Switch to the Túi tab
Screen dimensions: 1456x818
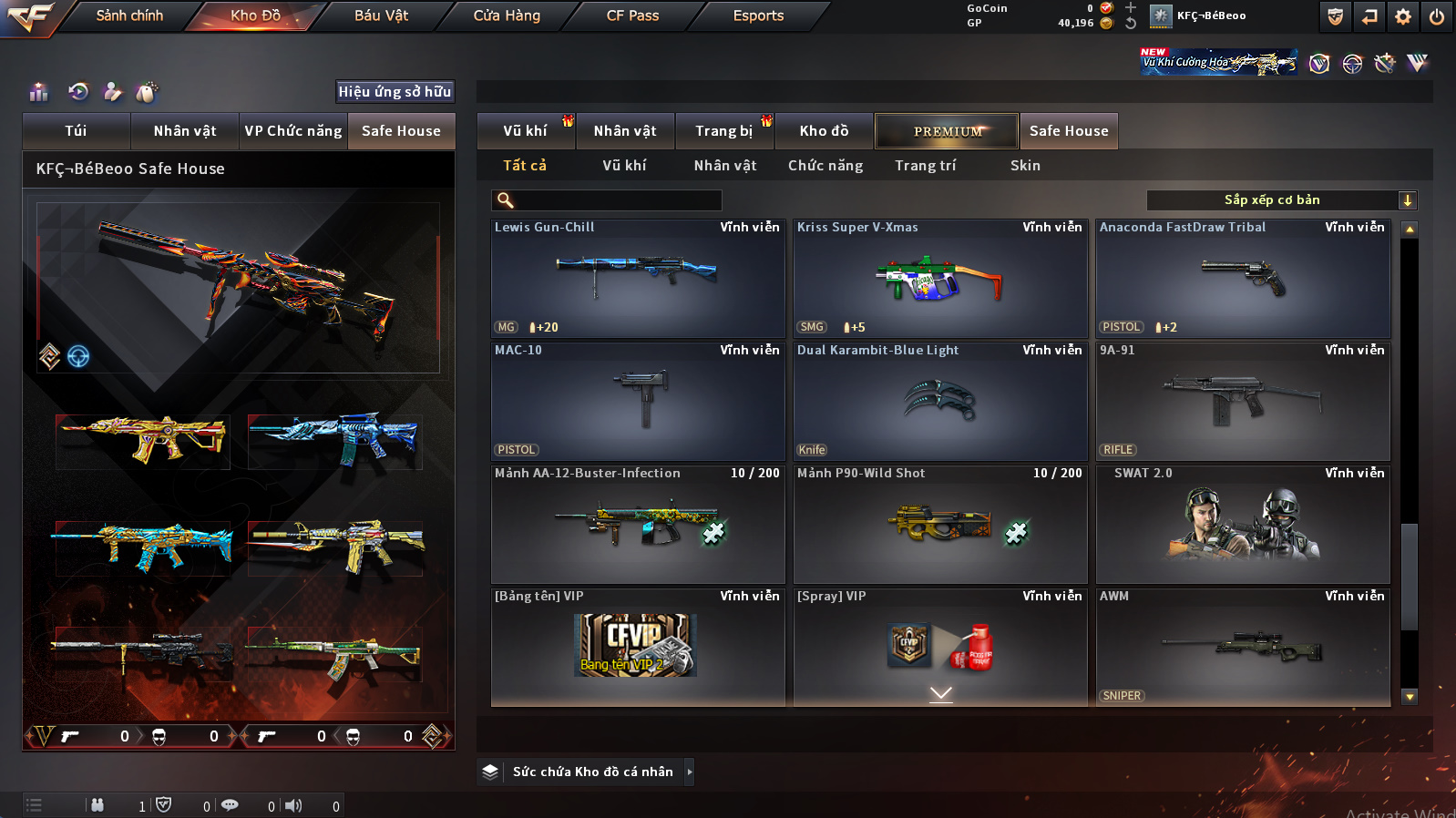click(76, 131)
